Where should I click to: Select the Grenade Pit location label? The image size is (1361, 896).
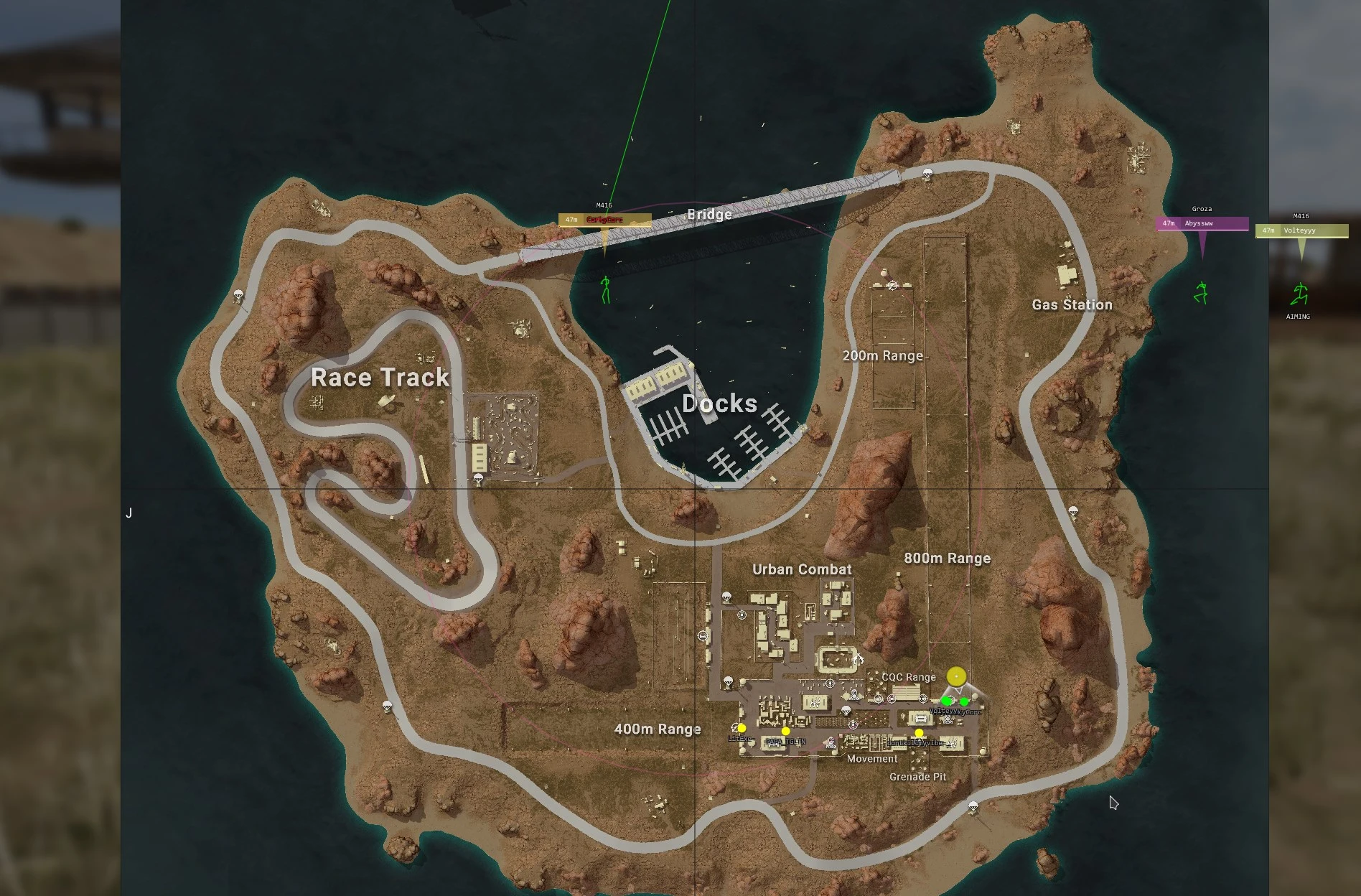click(x=917, y=777)
